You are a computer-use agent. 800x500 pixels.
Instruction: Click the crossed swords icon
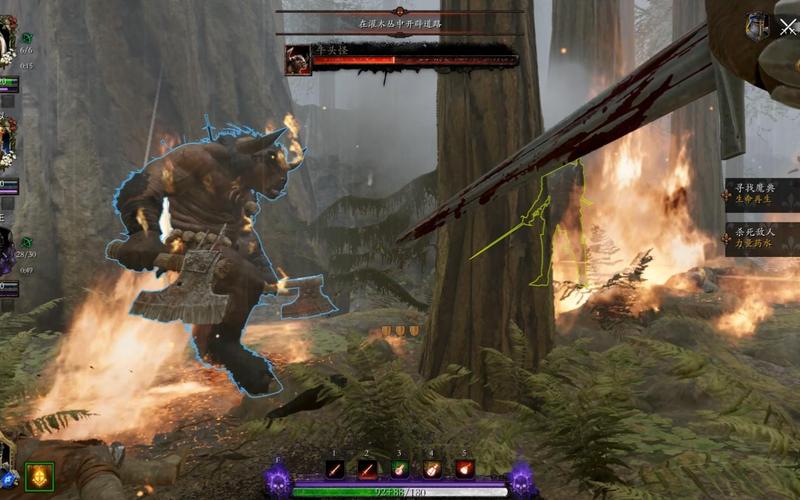(x=787, y=27)
